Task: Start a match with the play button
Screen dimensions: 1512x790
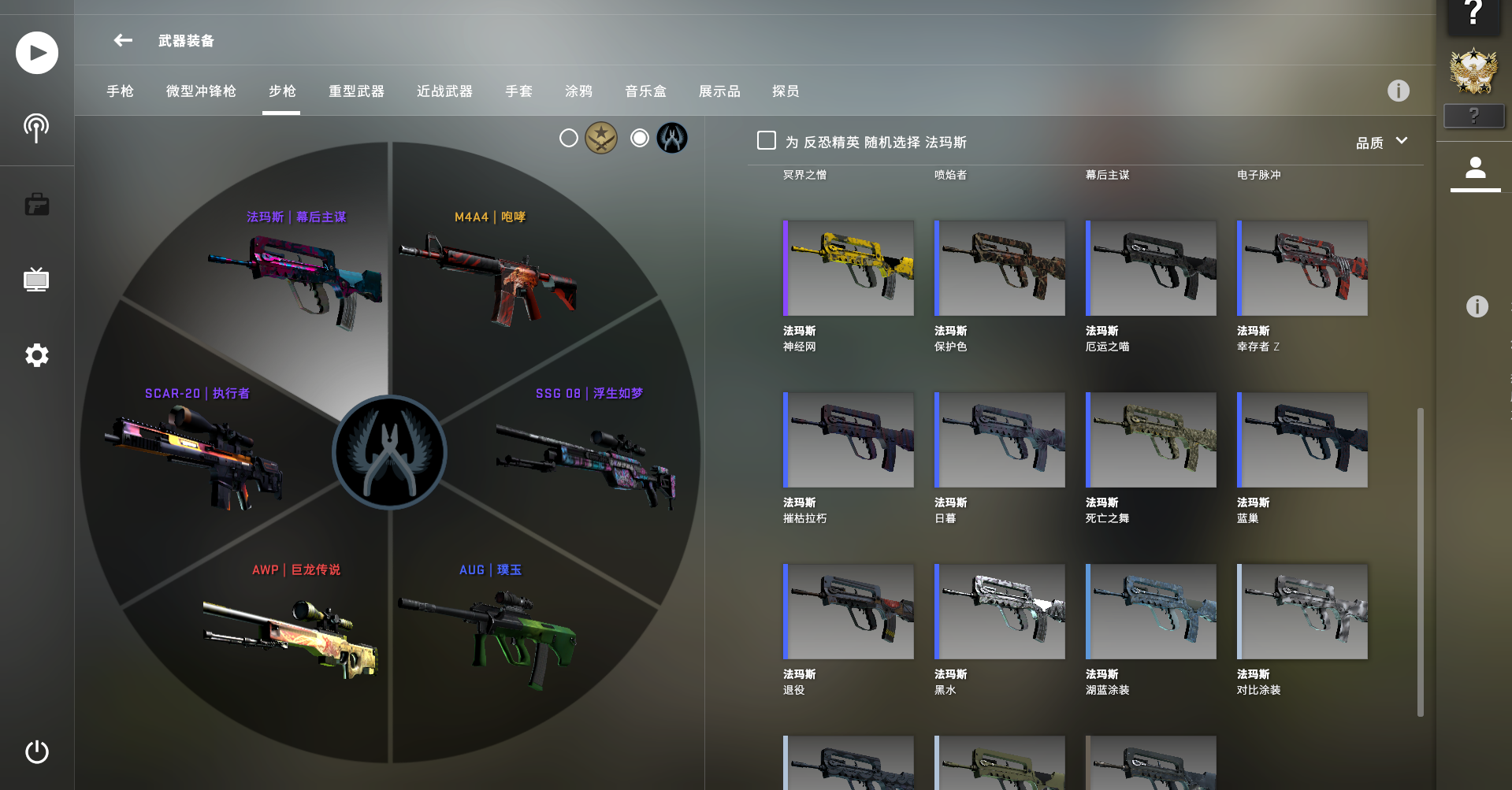Action: (x=37, y=53)
